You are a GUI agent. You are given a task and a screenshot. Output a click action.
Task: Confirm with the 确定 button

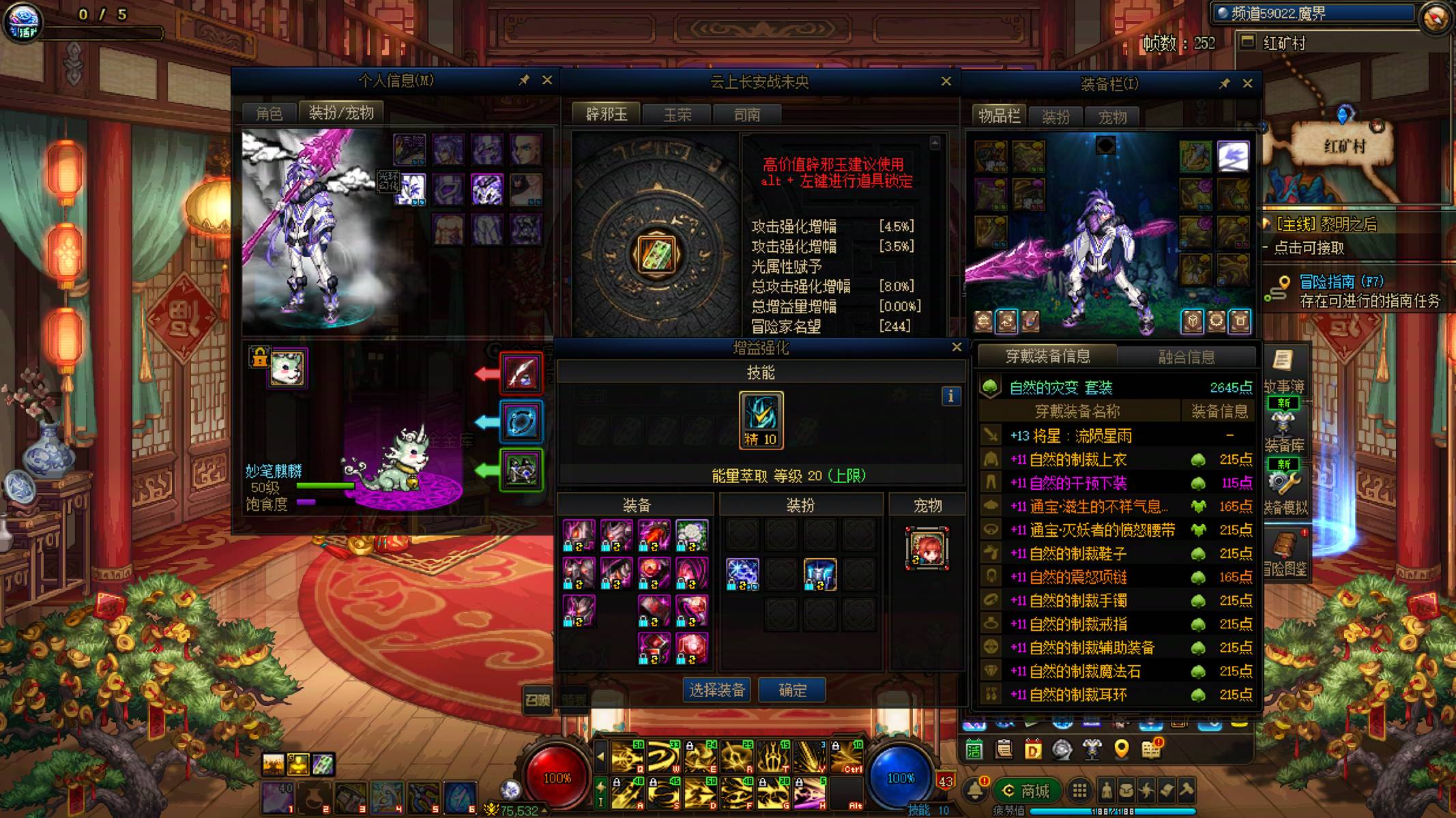(792, 690)
